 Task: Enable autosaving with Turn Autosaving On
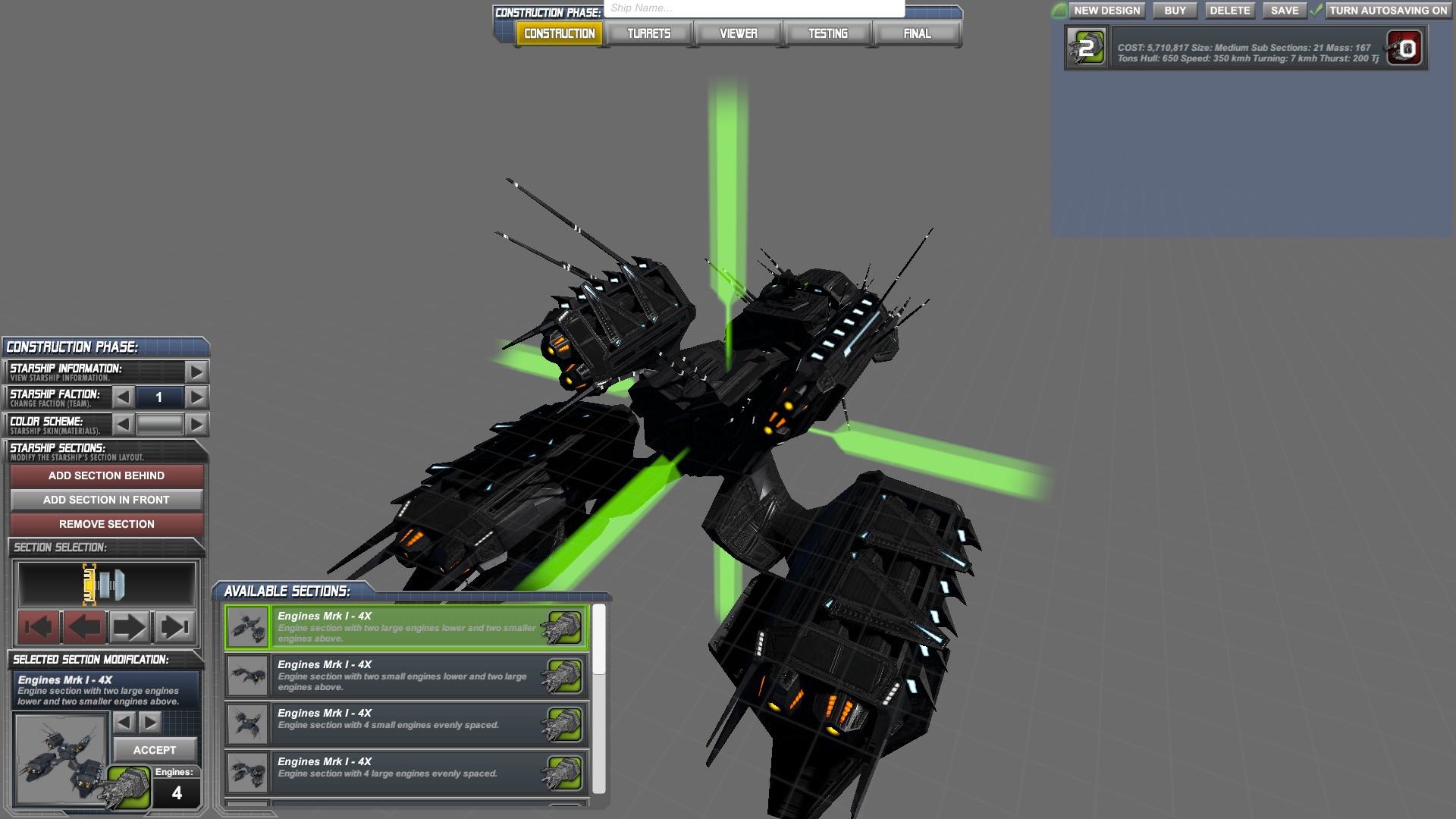click(x=1390, y=11)
